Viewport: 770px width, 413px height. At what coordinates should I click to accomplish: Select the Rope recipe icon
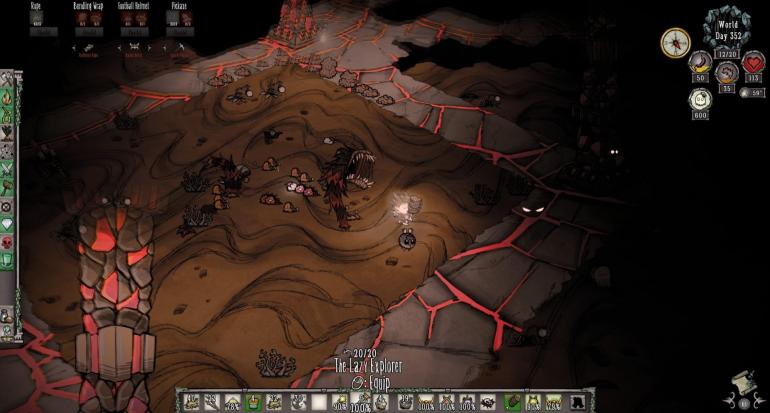click(x=36, y=19)
